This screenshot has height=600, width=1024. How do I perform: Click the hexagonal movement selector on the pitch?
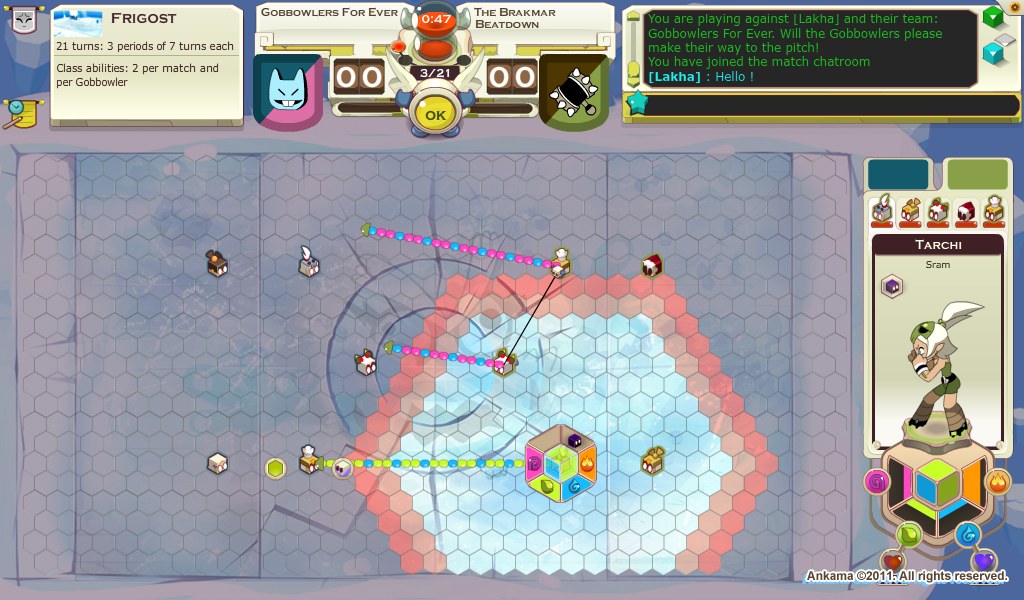pos(561,464)
